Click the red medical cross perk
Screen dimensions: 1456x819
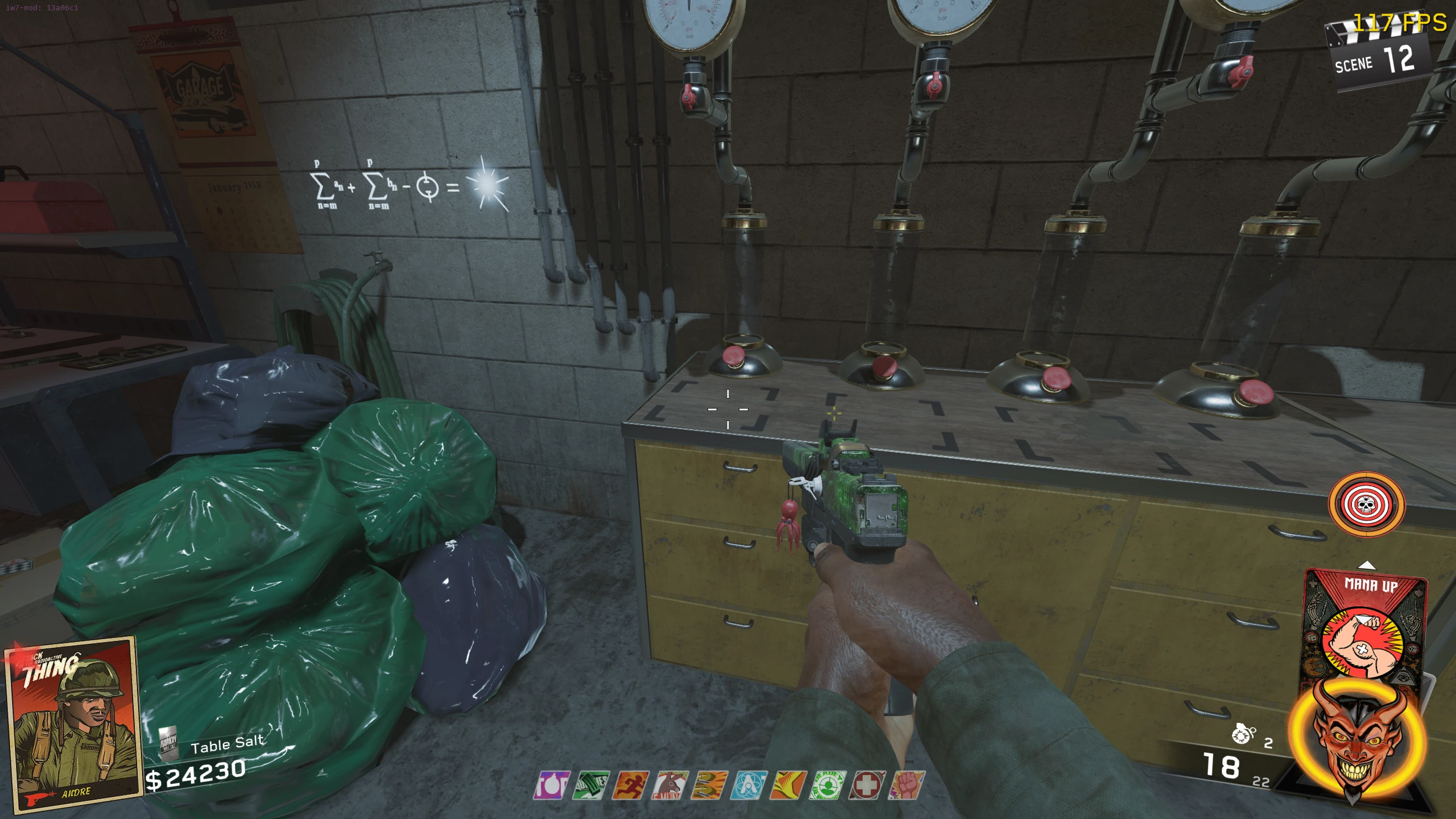click(x=867, y=785)
